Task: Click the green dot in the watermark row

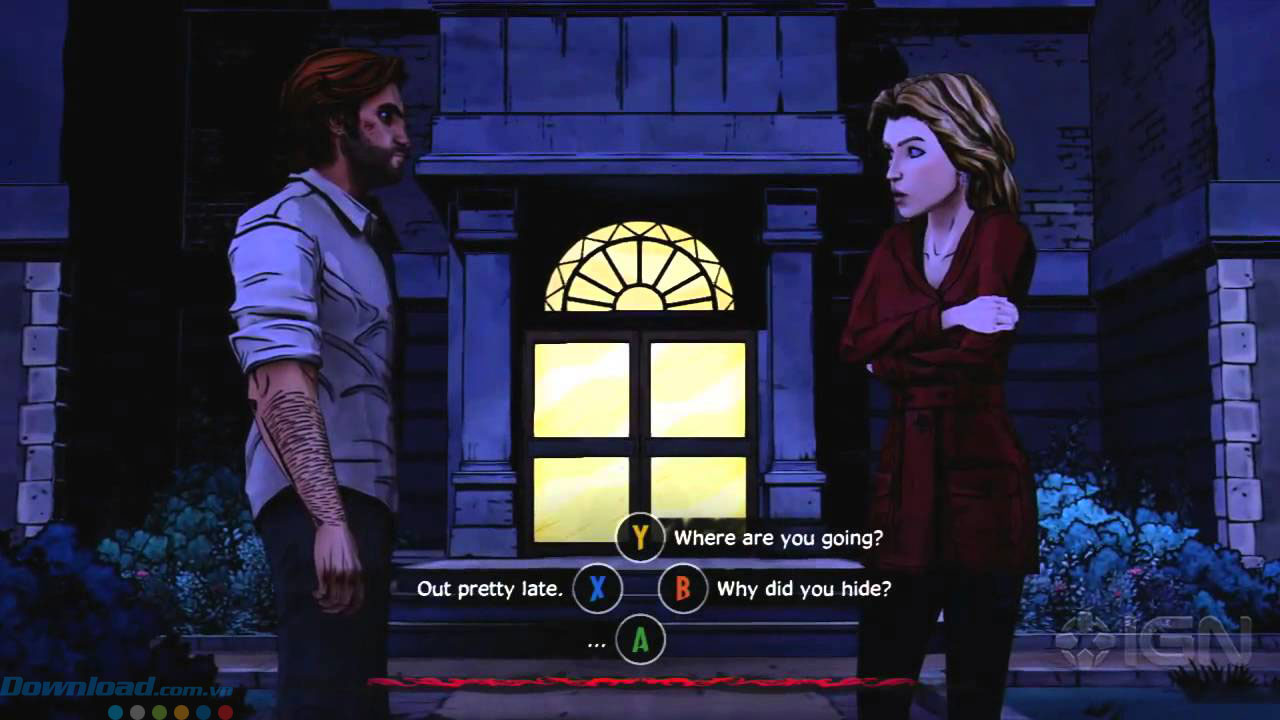Action: coord(158,711)
